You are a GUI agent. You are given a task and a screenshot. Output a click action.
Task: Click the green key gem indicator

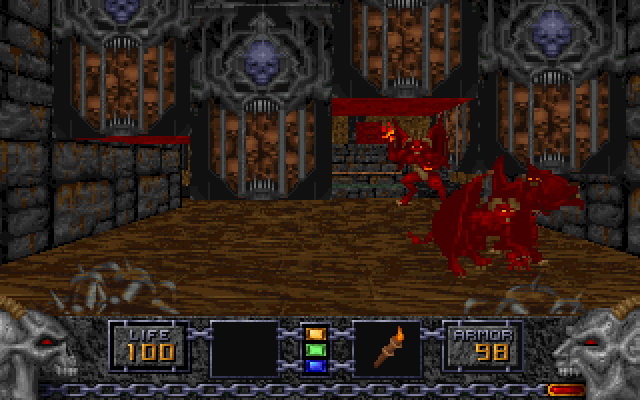(x=316, y=349)
